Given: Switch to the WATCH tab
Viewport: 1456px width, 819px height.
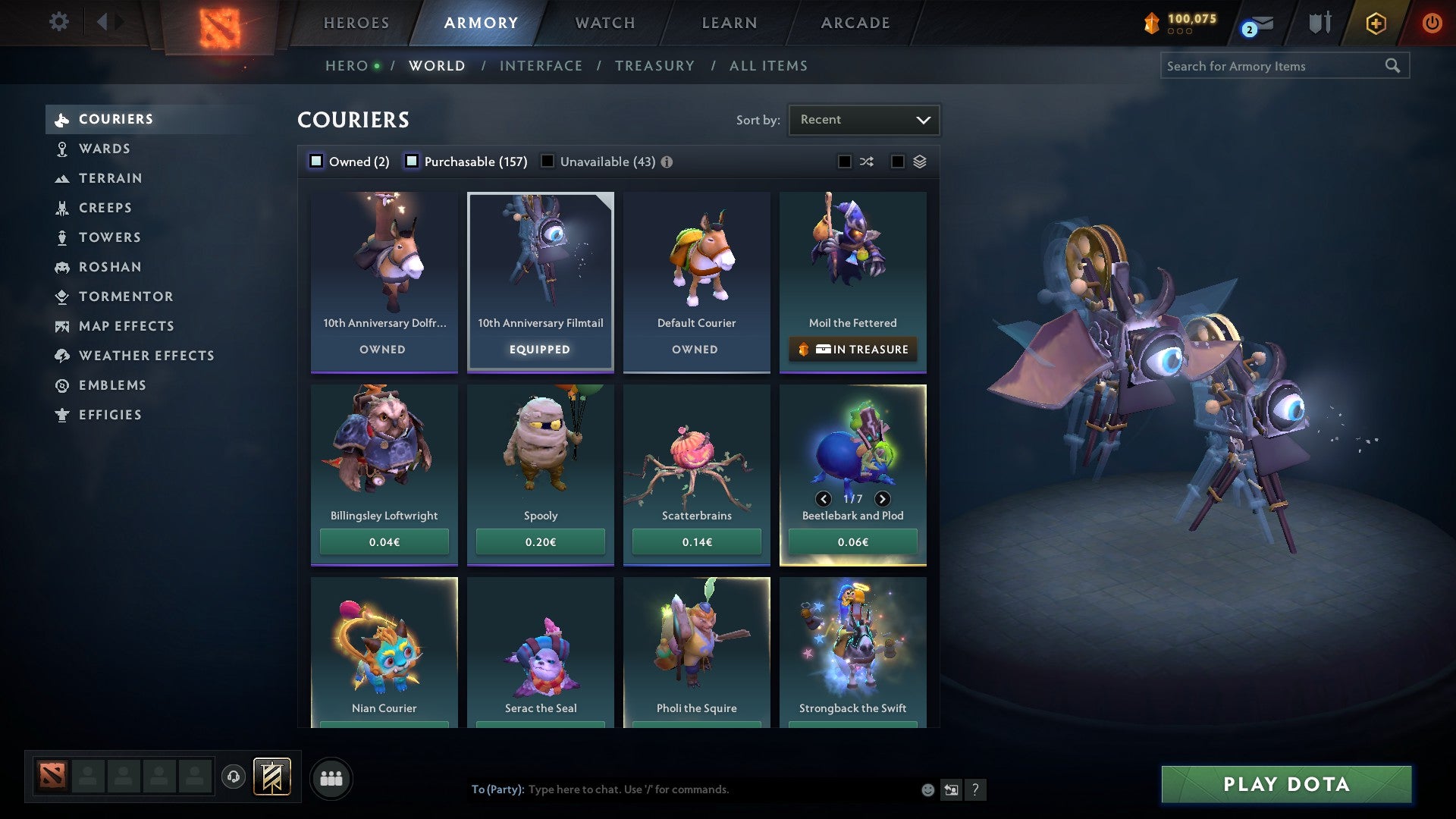Looking at the screenshot, I should [x=604, y=23].
